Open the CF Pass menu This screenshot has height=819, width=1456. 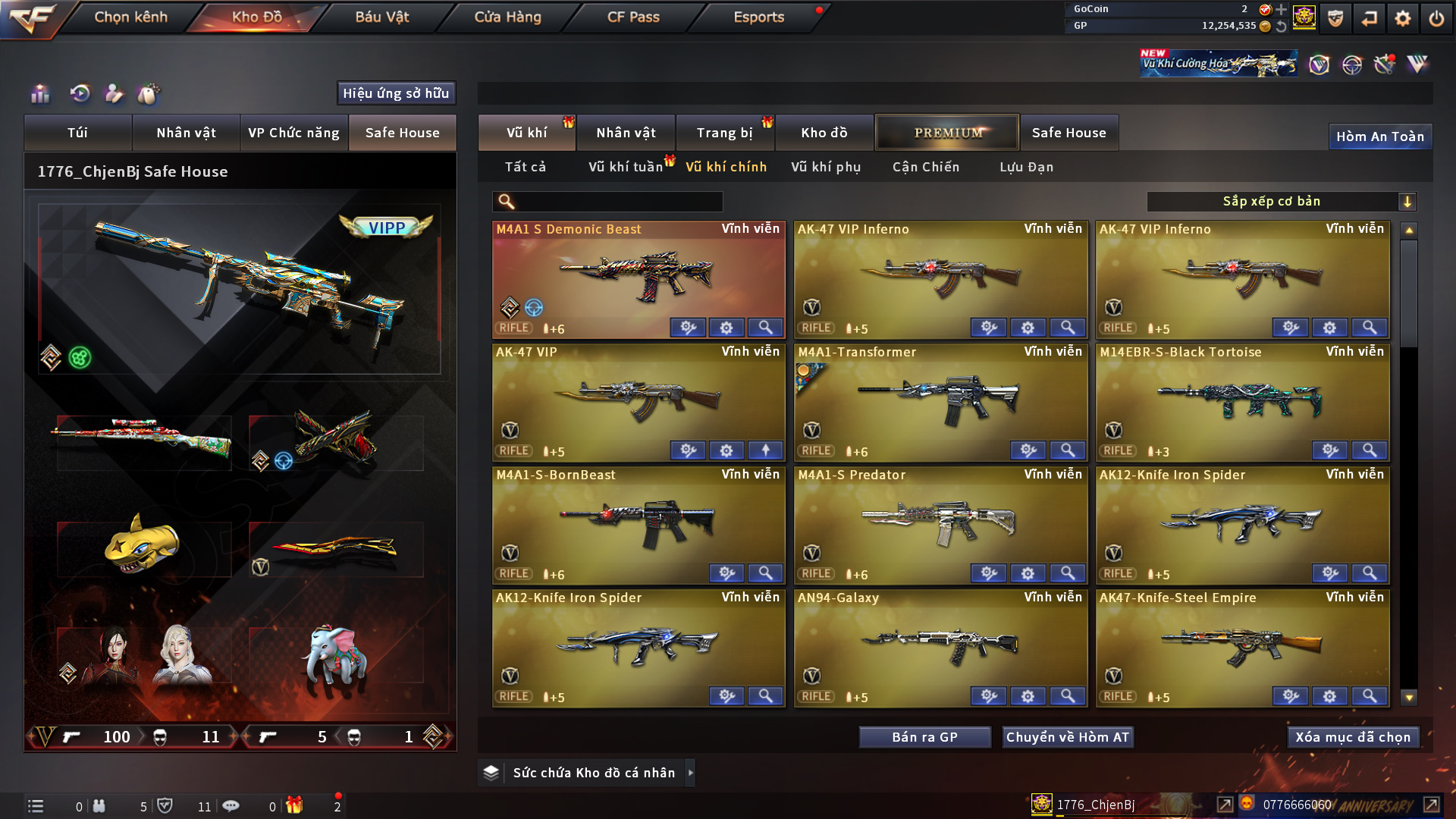tap(633, 17)
